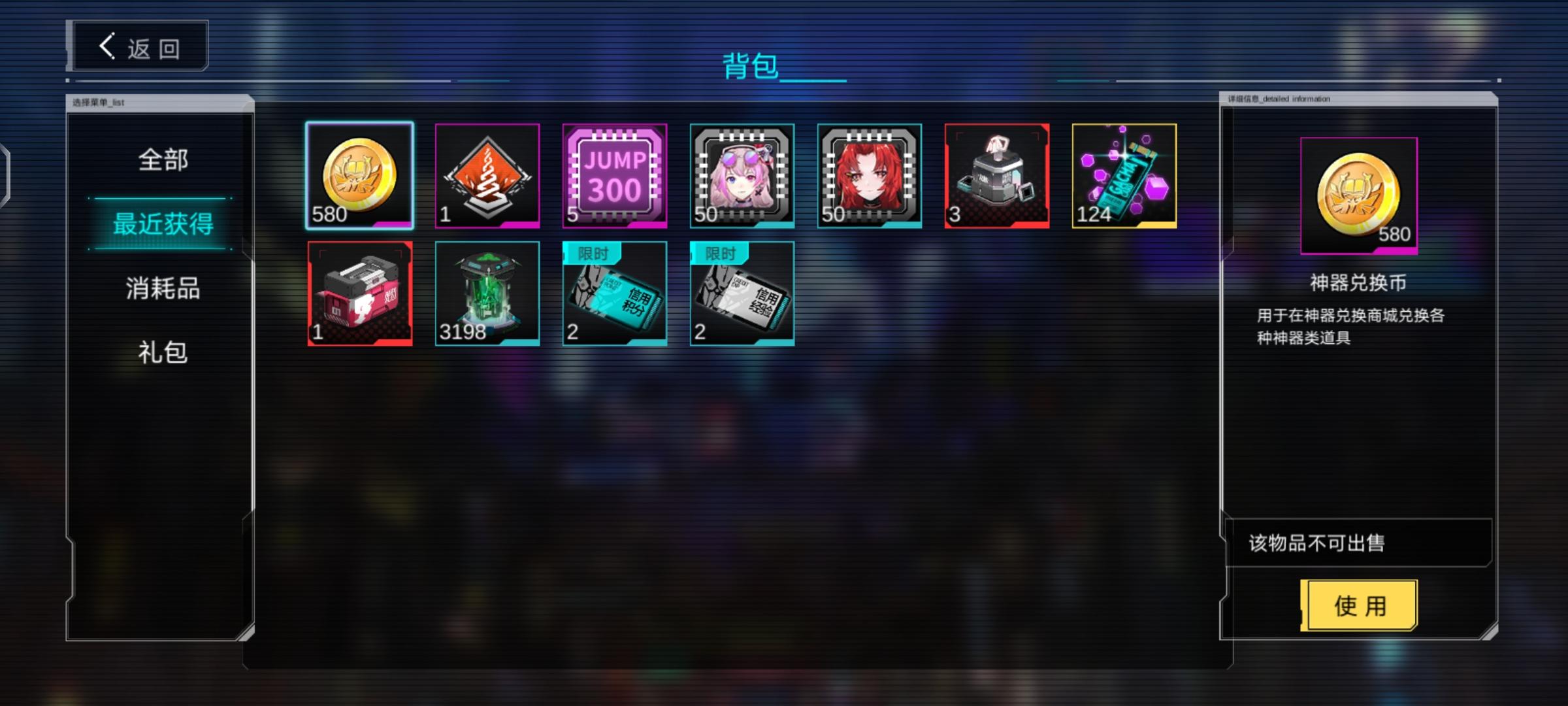Click the supply box item with count 3
Viewport: 1568px width, 706px height.
tap(994, 175)
